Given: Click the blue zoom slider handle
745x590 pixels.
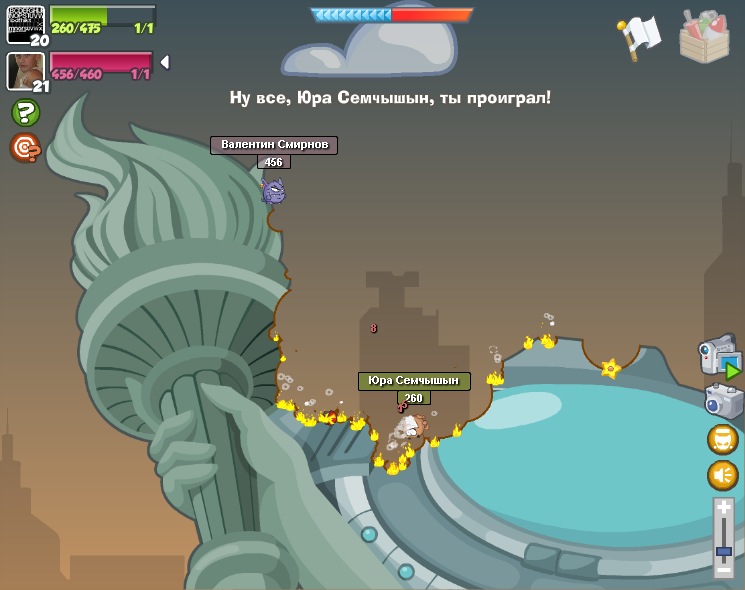Looking at the screenshot, I should tap(724, 551).
